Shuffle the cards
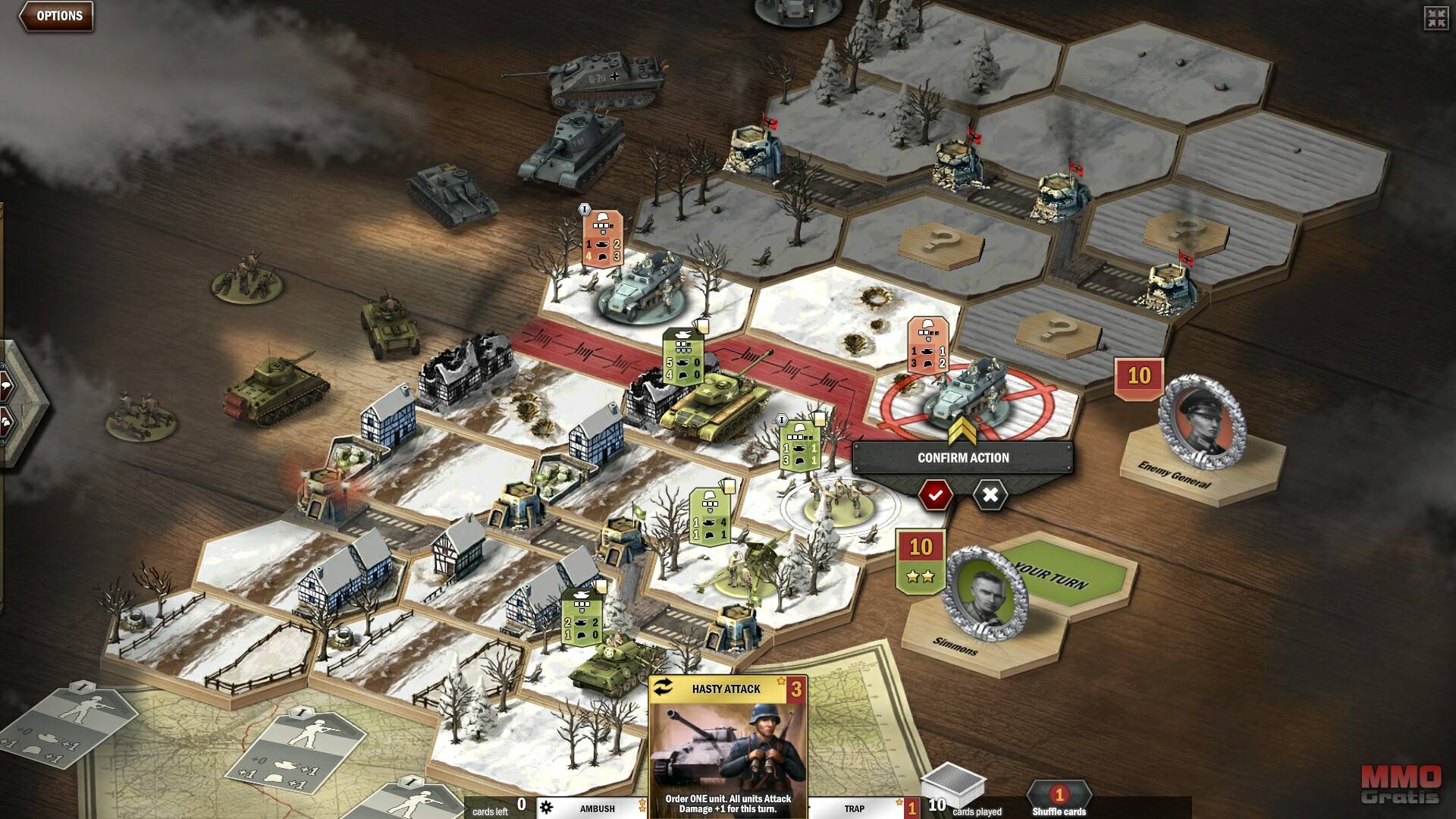Screen dimensions: 1456x819 (x=1059, y=799)
